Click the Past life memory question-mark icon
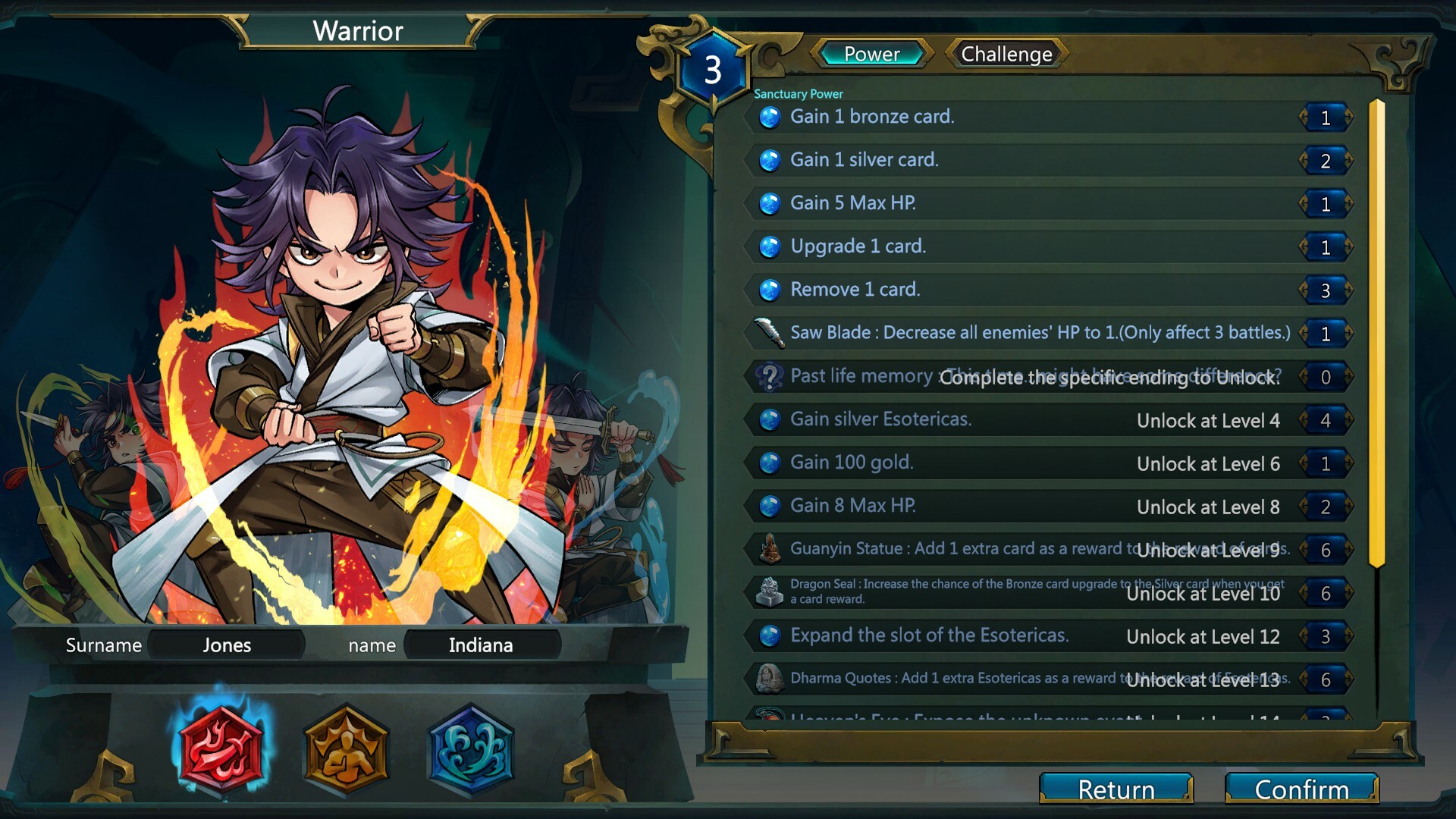This screenshot has height=819, width=1456. (x=768, y=376)
